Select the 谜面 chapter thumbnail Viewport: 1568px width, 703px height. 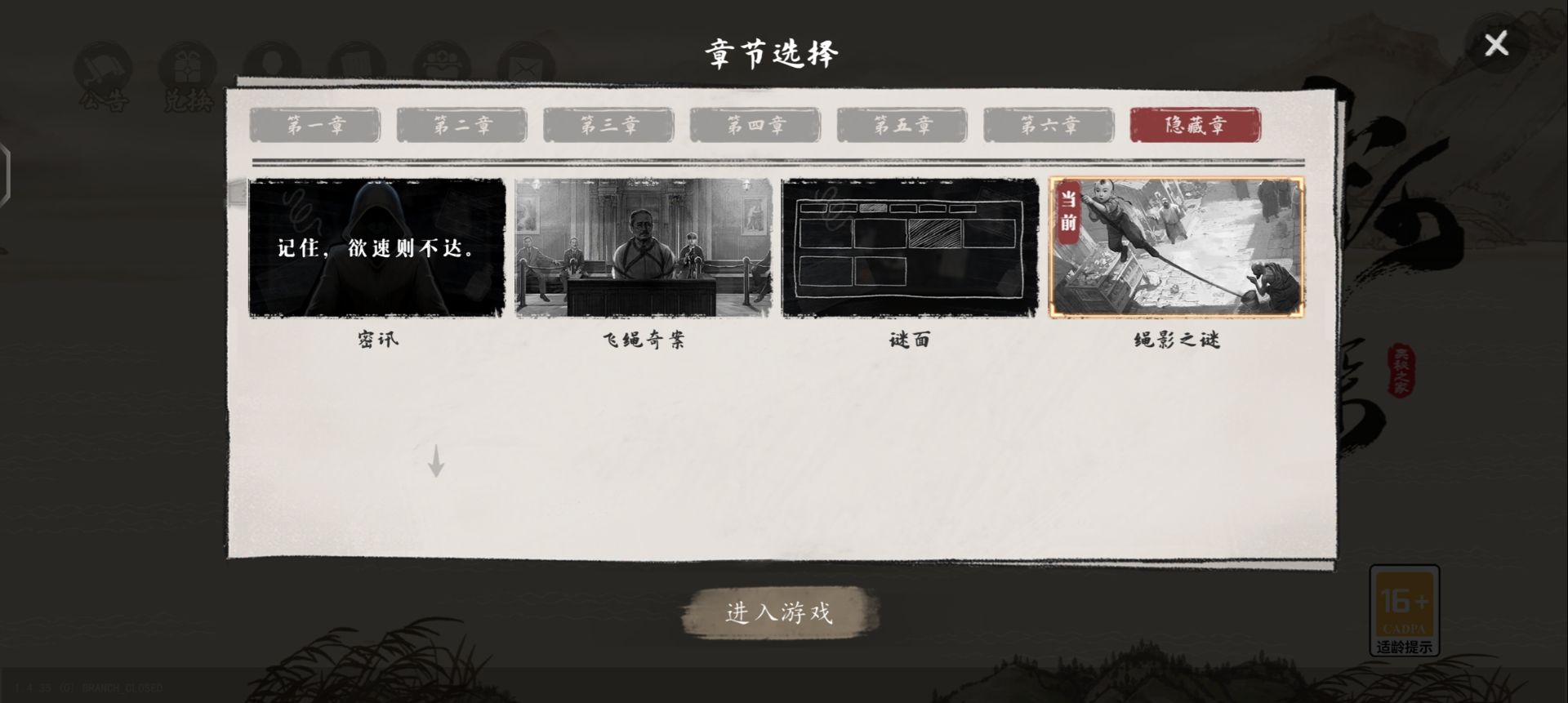908,247
